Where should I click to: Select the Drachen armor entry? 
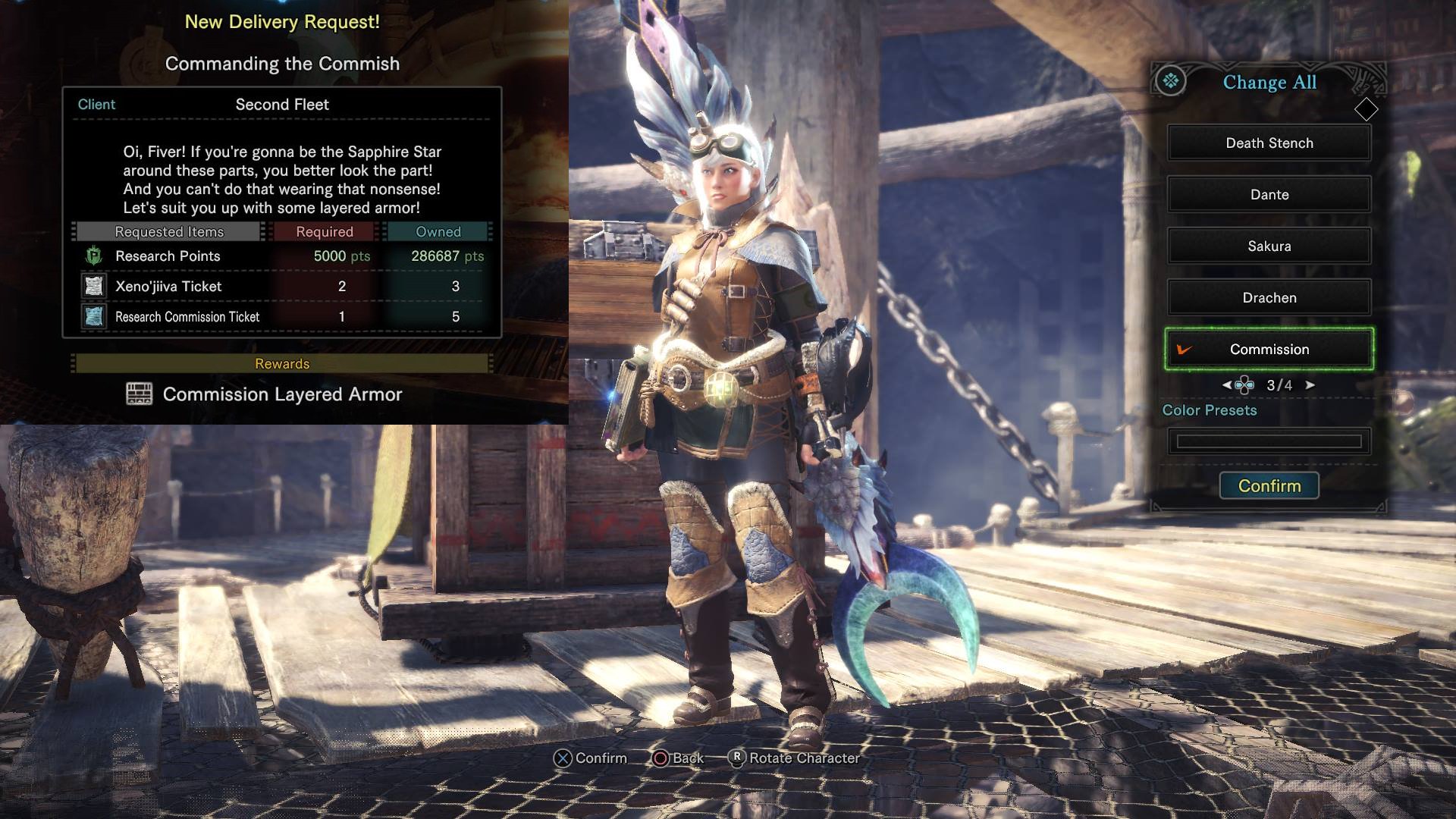click(x=1269, y=298)
